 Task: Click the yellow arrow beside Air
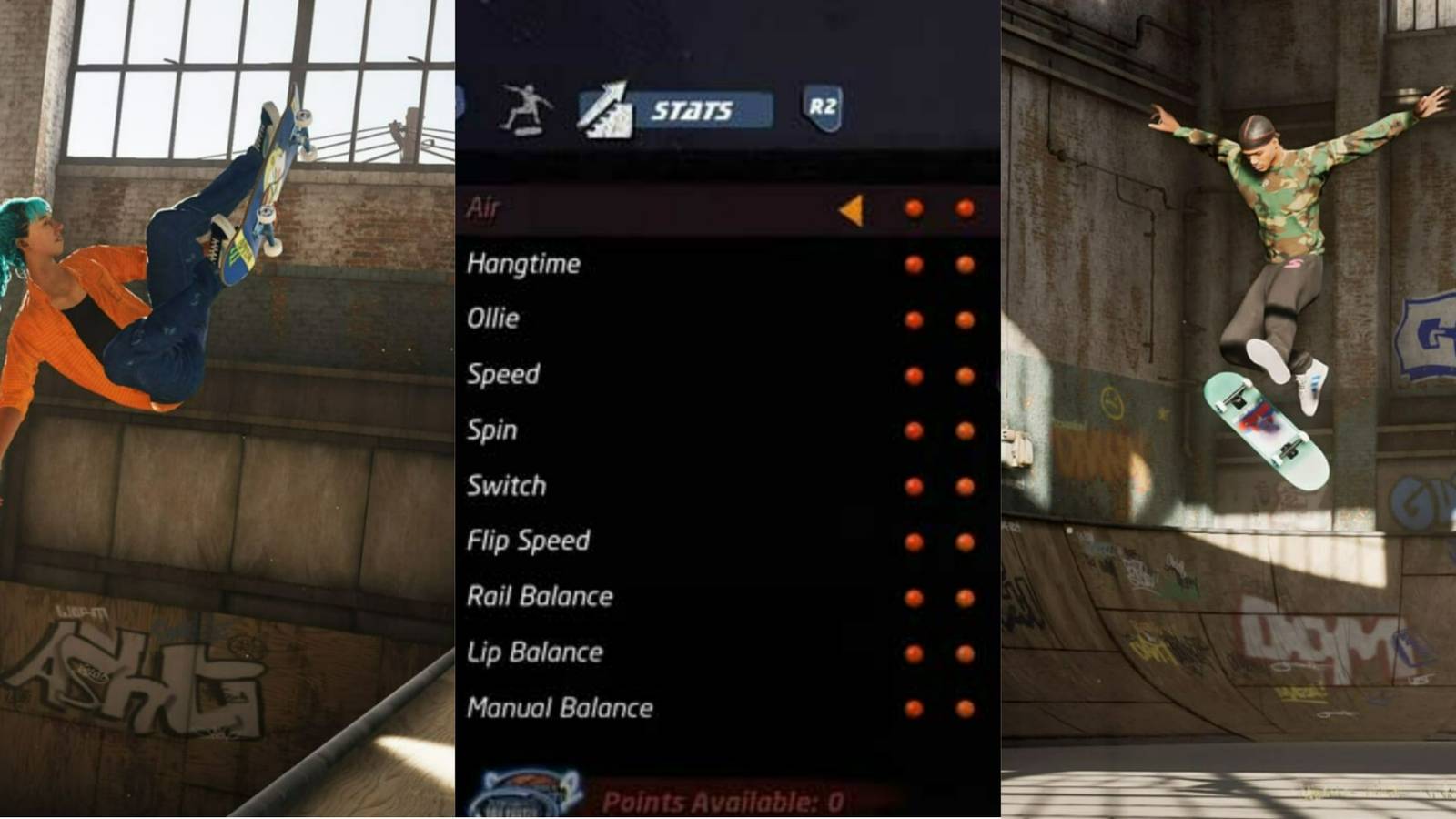854,209
